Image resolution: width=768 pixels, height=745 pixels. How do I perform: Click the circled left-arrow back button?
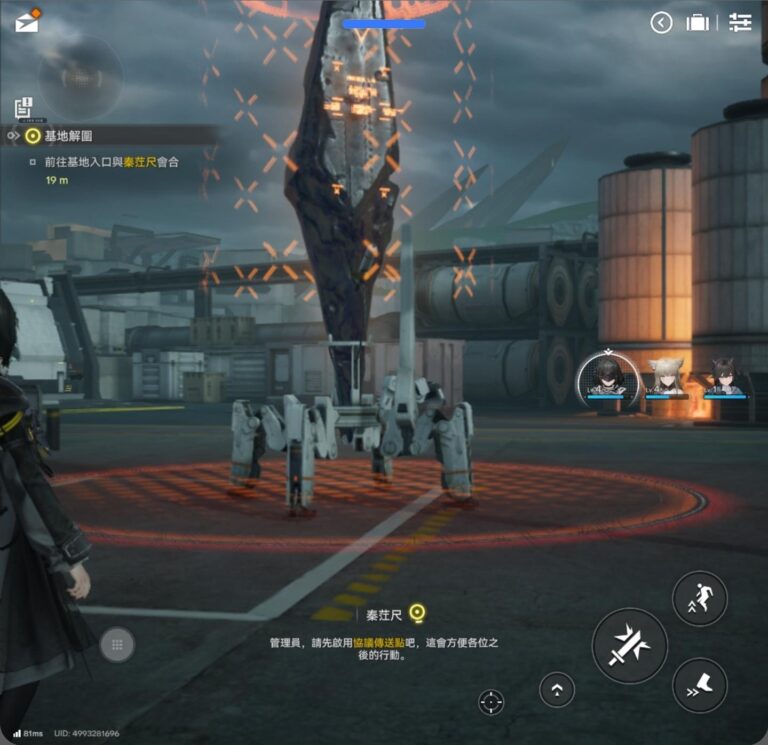click(661, 23)
